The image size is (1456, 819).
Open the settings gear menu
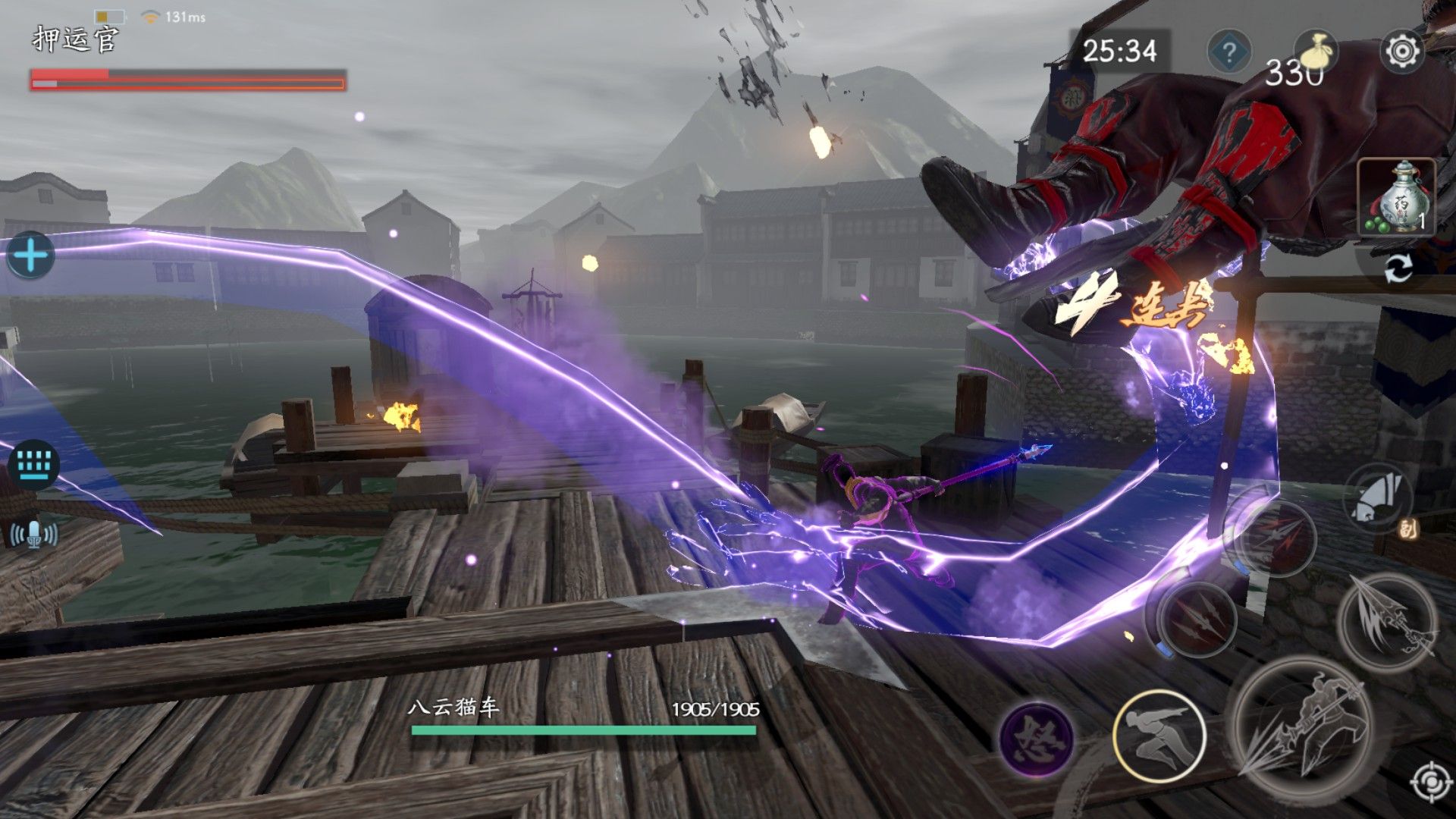pyautogui.click(x=1402, y=52)
